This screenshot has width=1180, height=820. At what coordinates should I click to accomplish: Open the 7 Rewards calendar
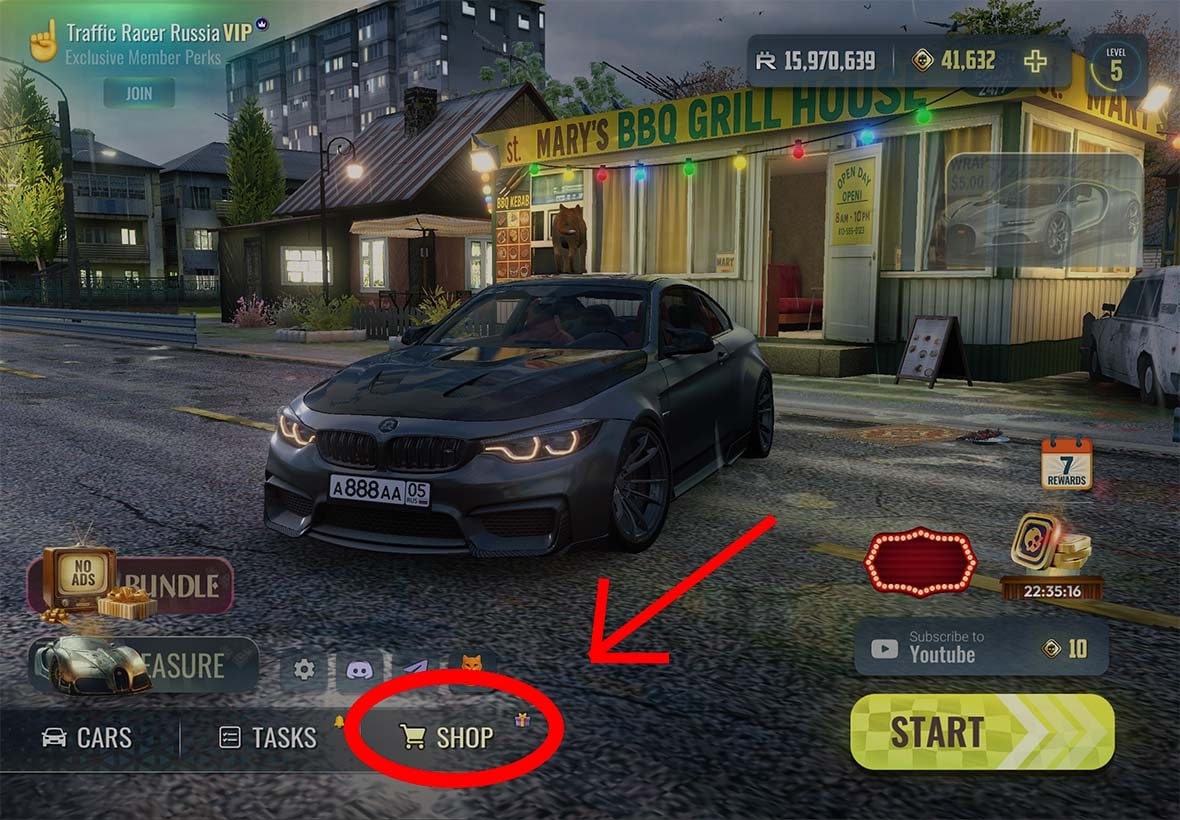[x=1066, y=464]
